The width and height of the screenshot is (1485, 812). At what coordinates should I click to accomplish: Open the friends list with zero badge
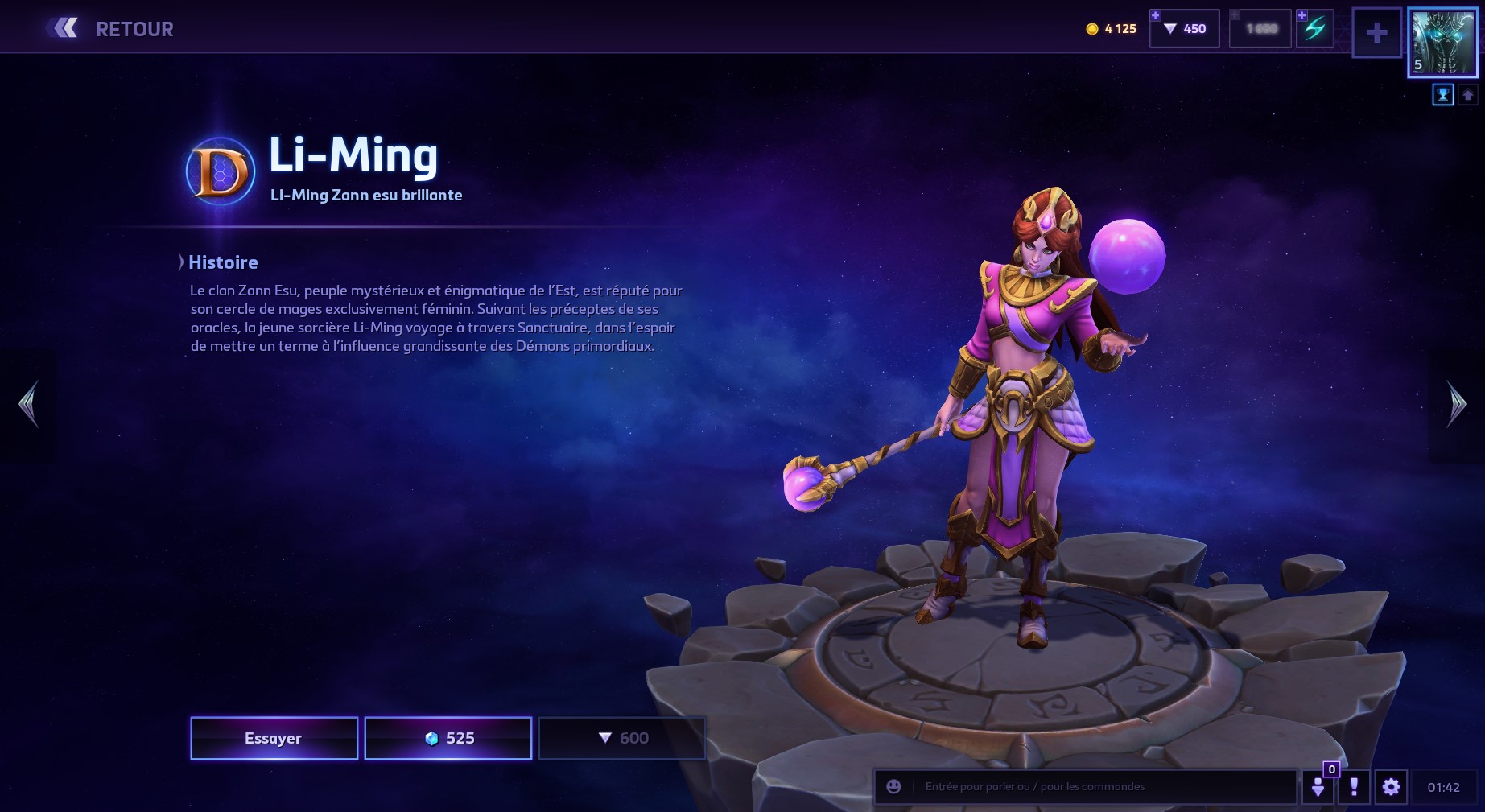click(x=1318, y=786)
